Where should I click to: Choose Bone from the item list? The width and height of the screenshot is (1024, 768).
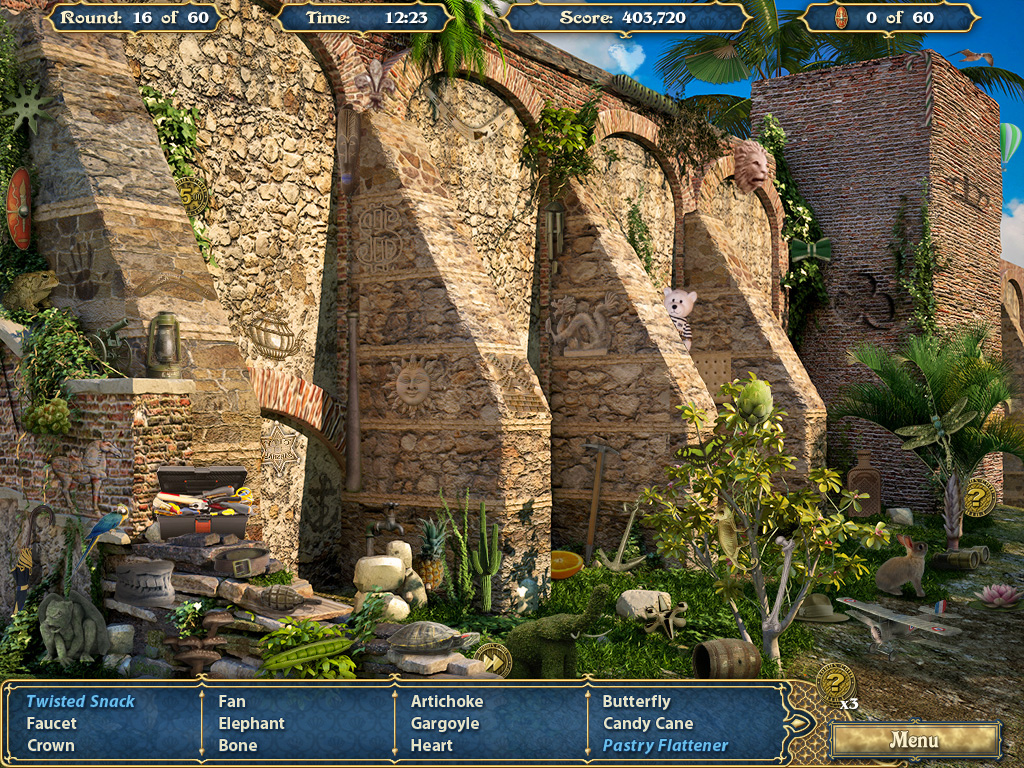coord(238,745)
